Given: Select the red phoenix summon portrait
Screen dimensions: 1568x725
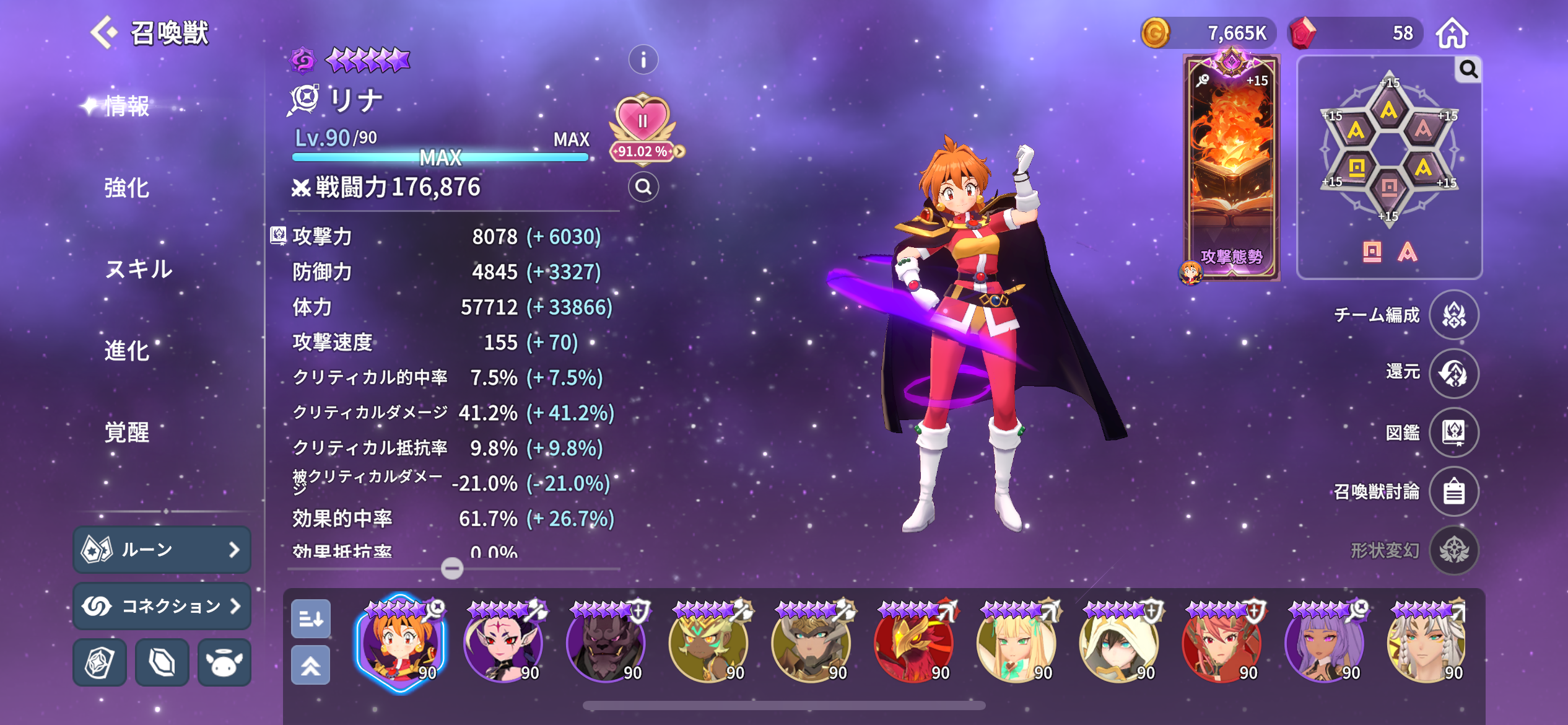Looking at the screenshot, I should 914,644.
